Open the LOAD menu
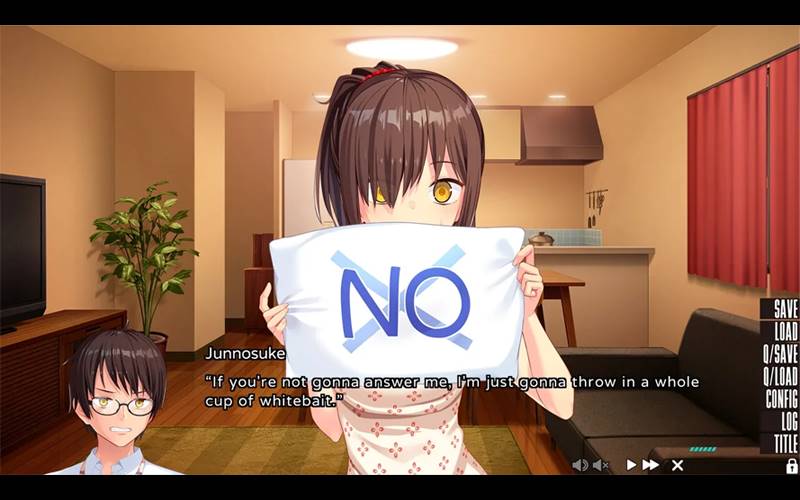The image size is (800, 500). (784, 332)
